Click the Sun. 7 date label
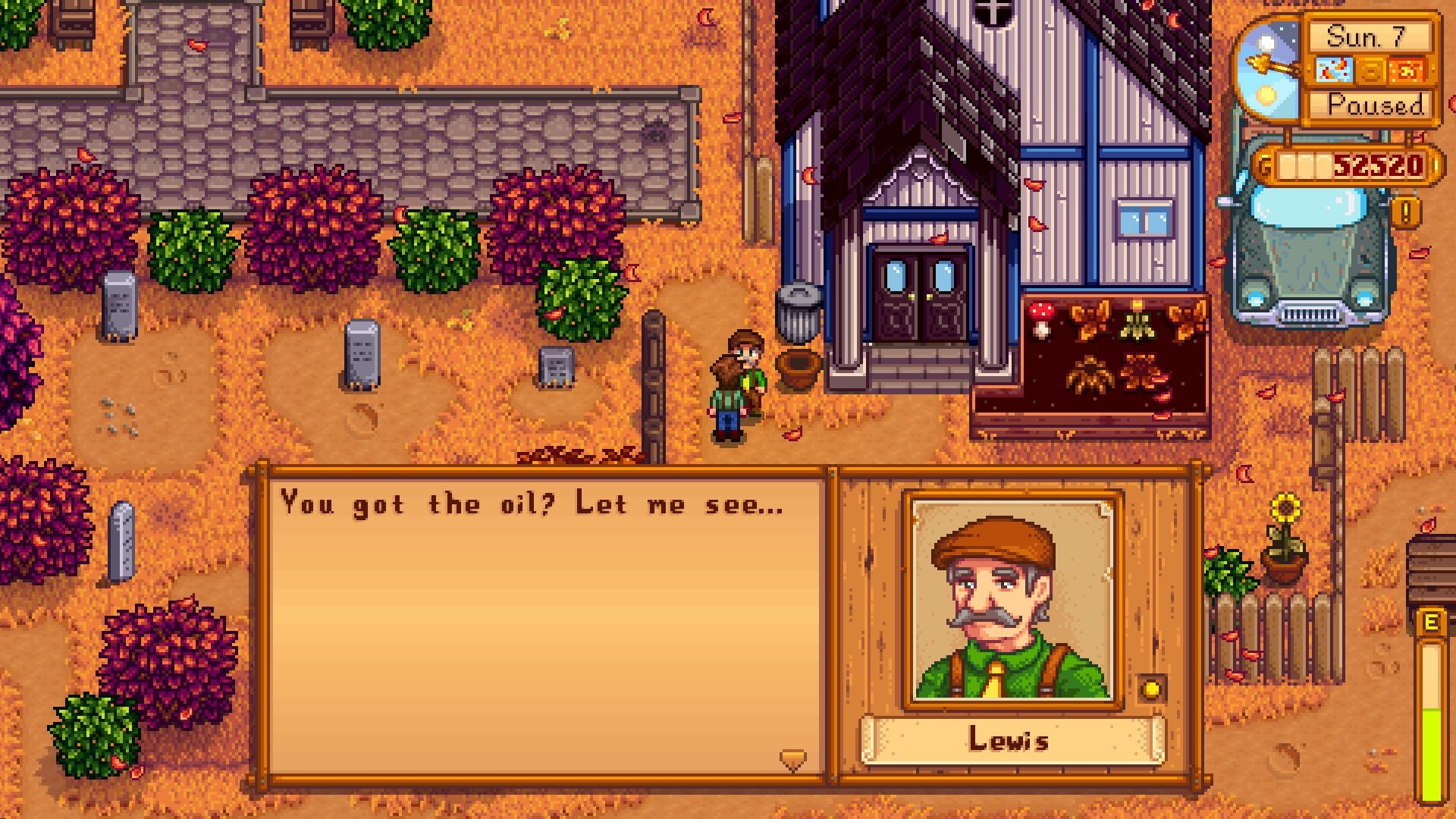1456x819 pixels. (x=1367, y=38)
